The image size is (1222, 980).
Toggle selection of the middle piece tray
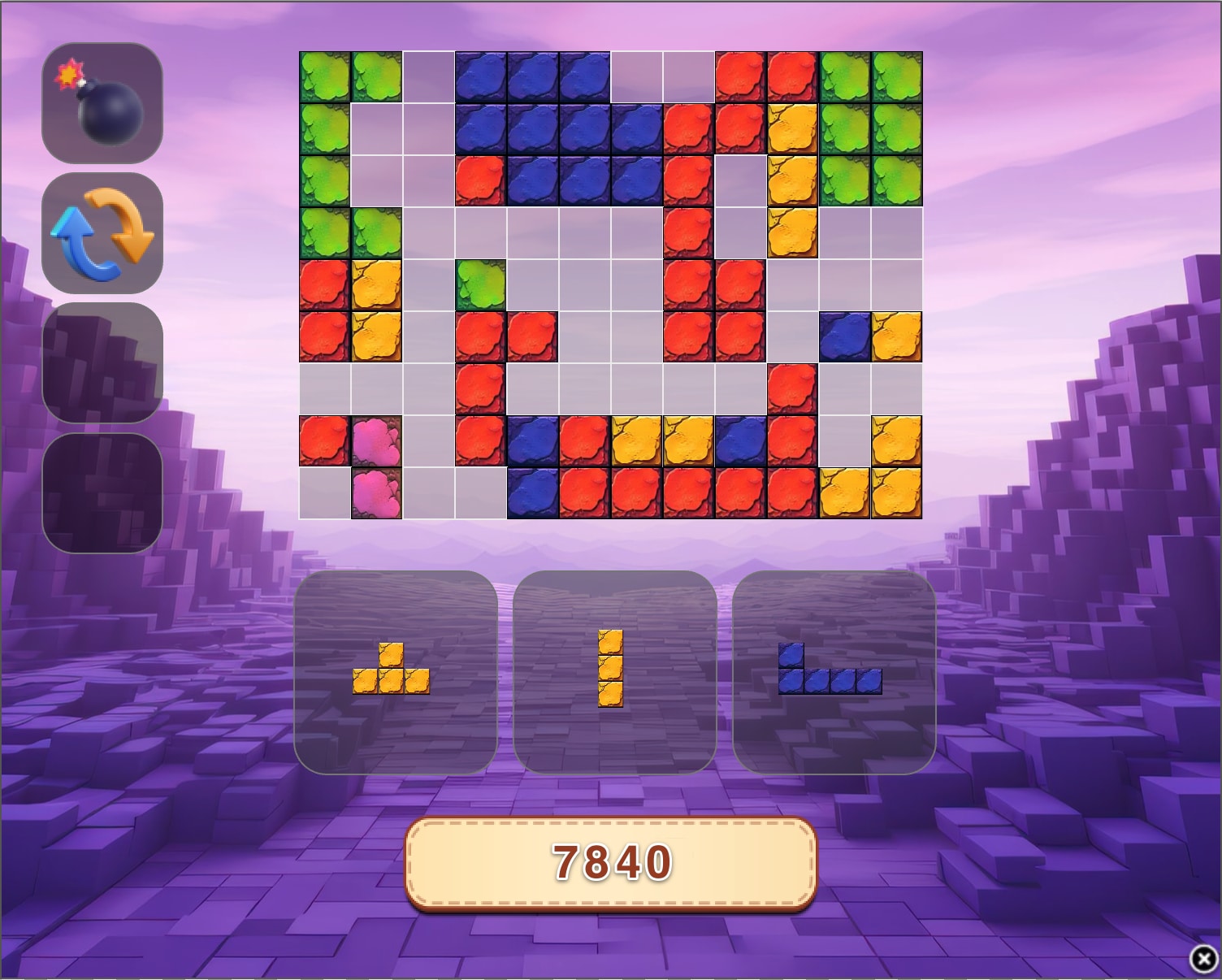click(613, 670)
